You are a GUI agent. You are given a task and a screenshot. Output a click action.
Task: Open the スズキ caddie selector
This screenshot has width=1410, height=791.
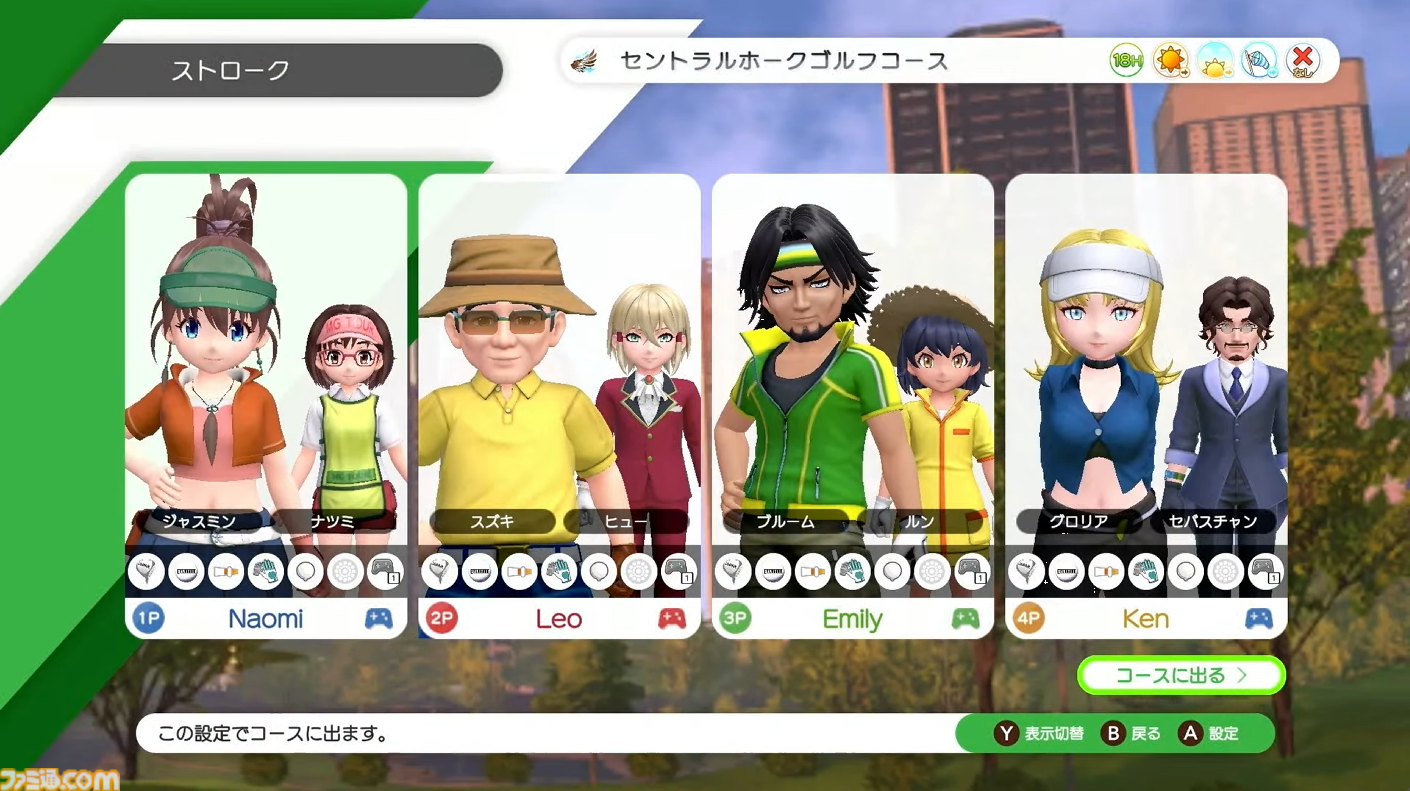(491, 521)
